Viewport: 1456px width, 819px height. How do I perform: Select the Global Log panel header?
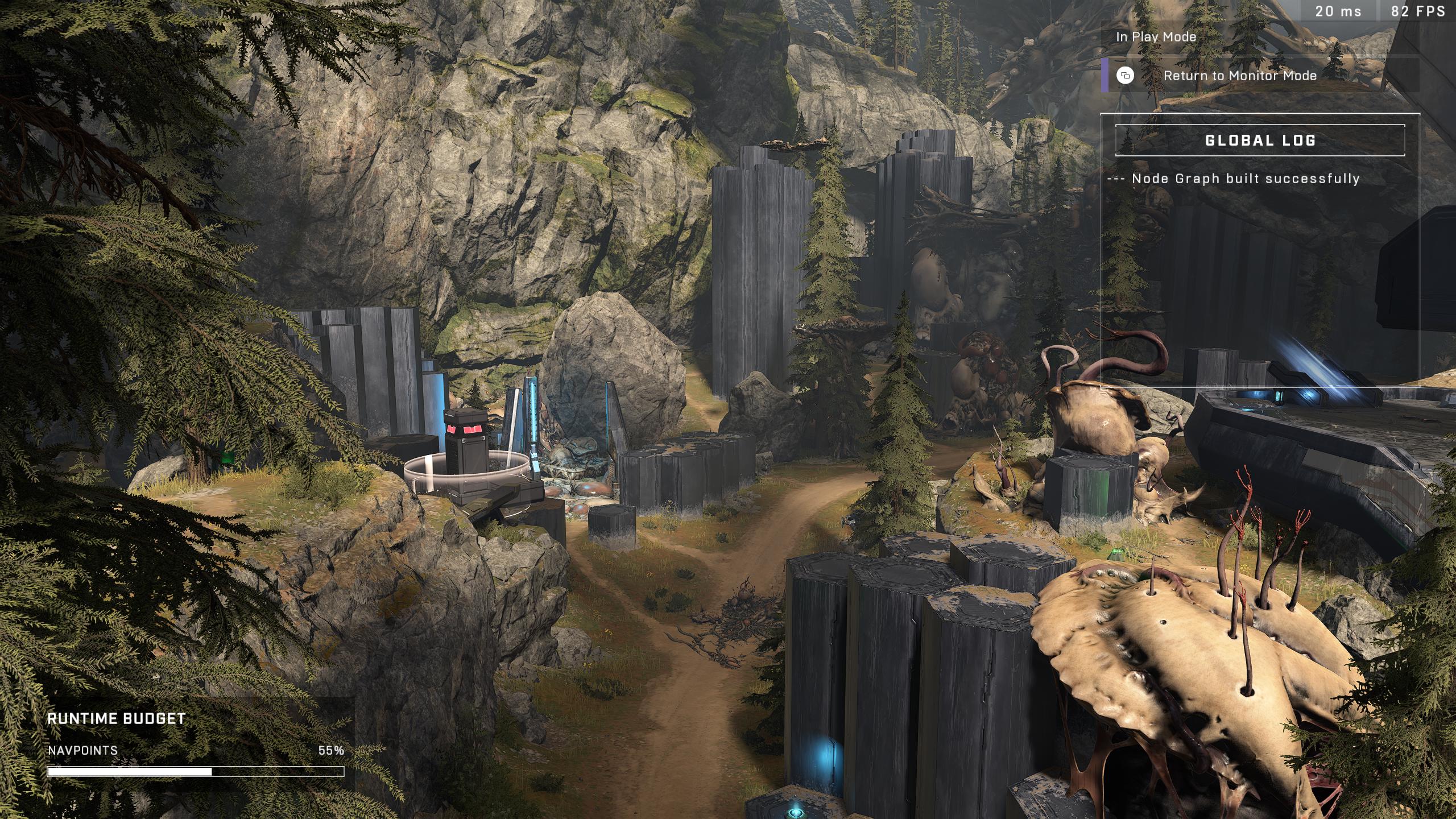1260,140
